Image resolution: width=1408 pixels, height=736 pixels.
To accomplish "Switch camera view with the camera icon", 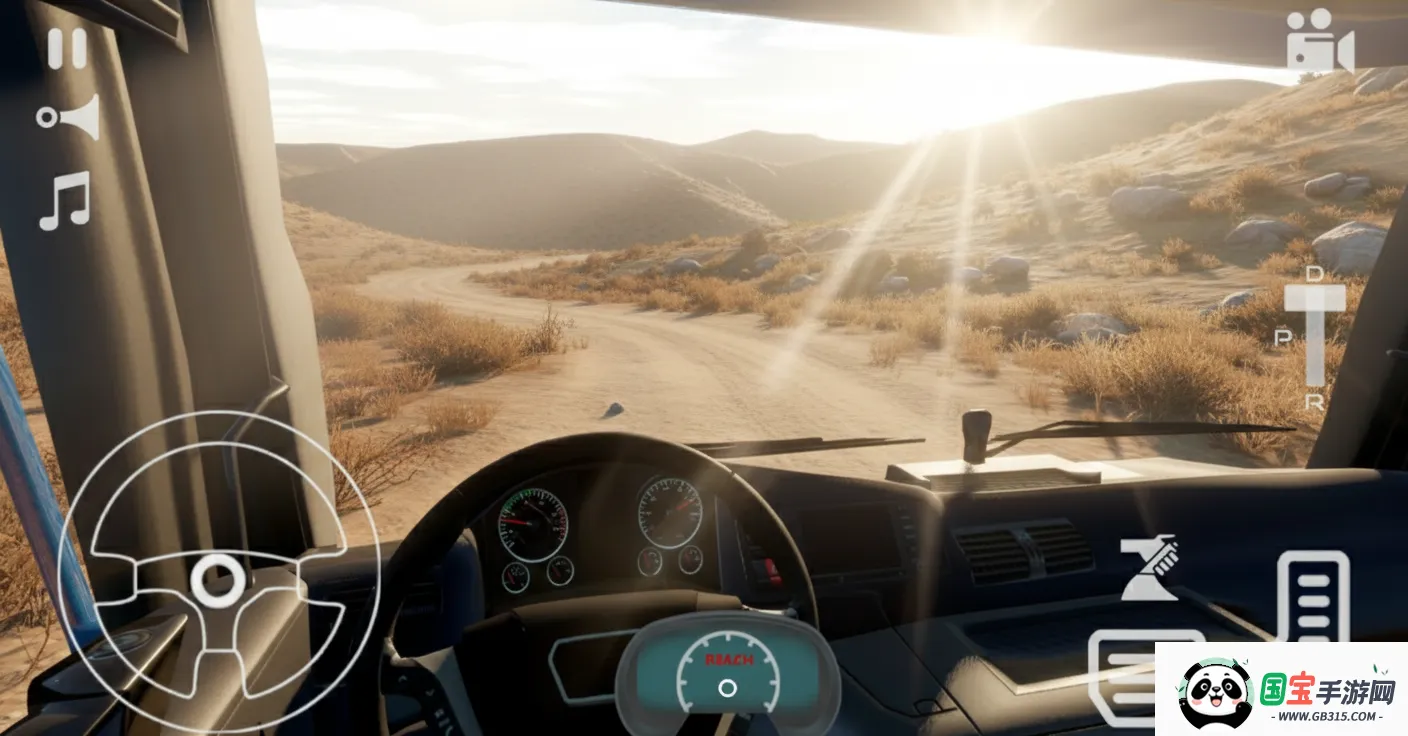I will (1319, 41).
